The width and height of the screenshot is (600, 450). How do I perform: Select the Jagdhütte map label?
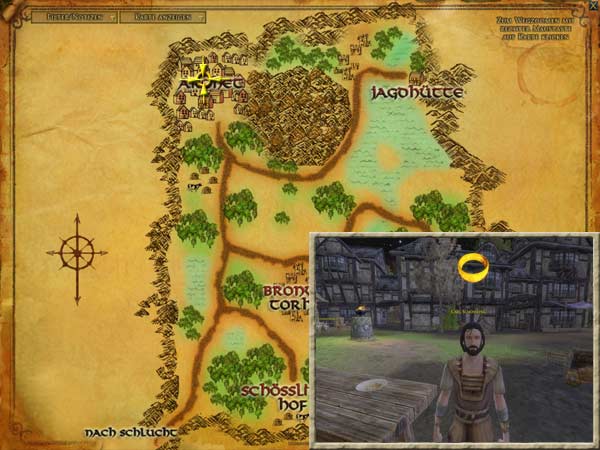pos(417,92)
